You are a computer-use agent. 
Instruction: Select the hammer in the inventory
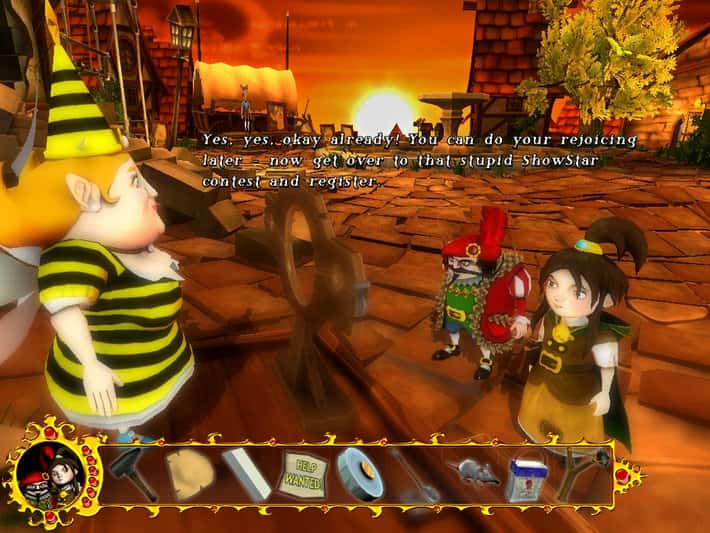coord(131,472)
